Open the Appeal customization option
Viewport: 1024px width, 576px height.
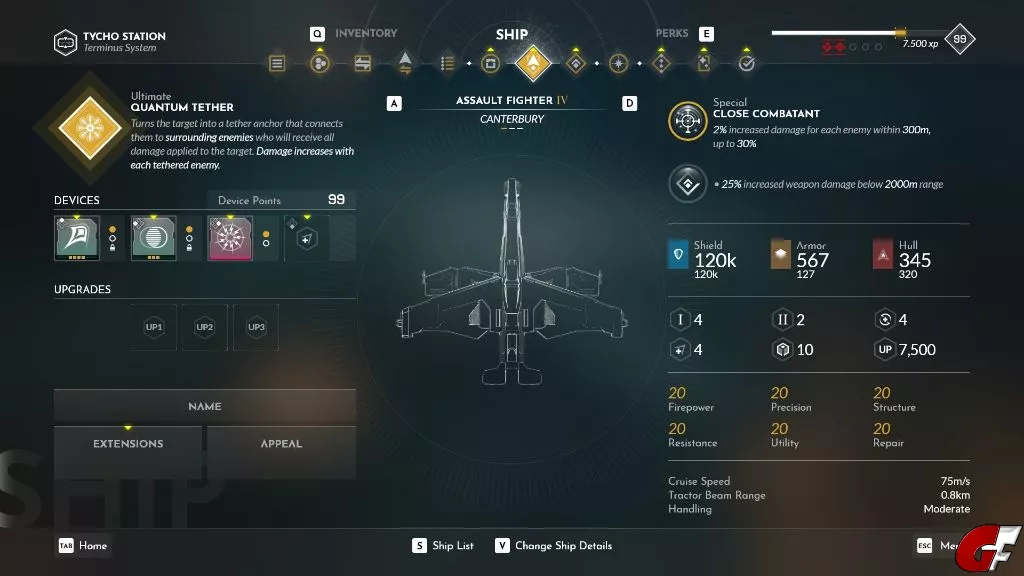pyautogui.click(x=281, y=444)
